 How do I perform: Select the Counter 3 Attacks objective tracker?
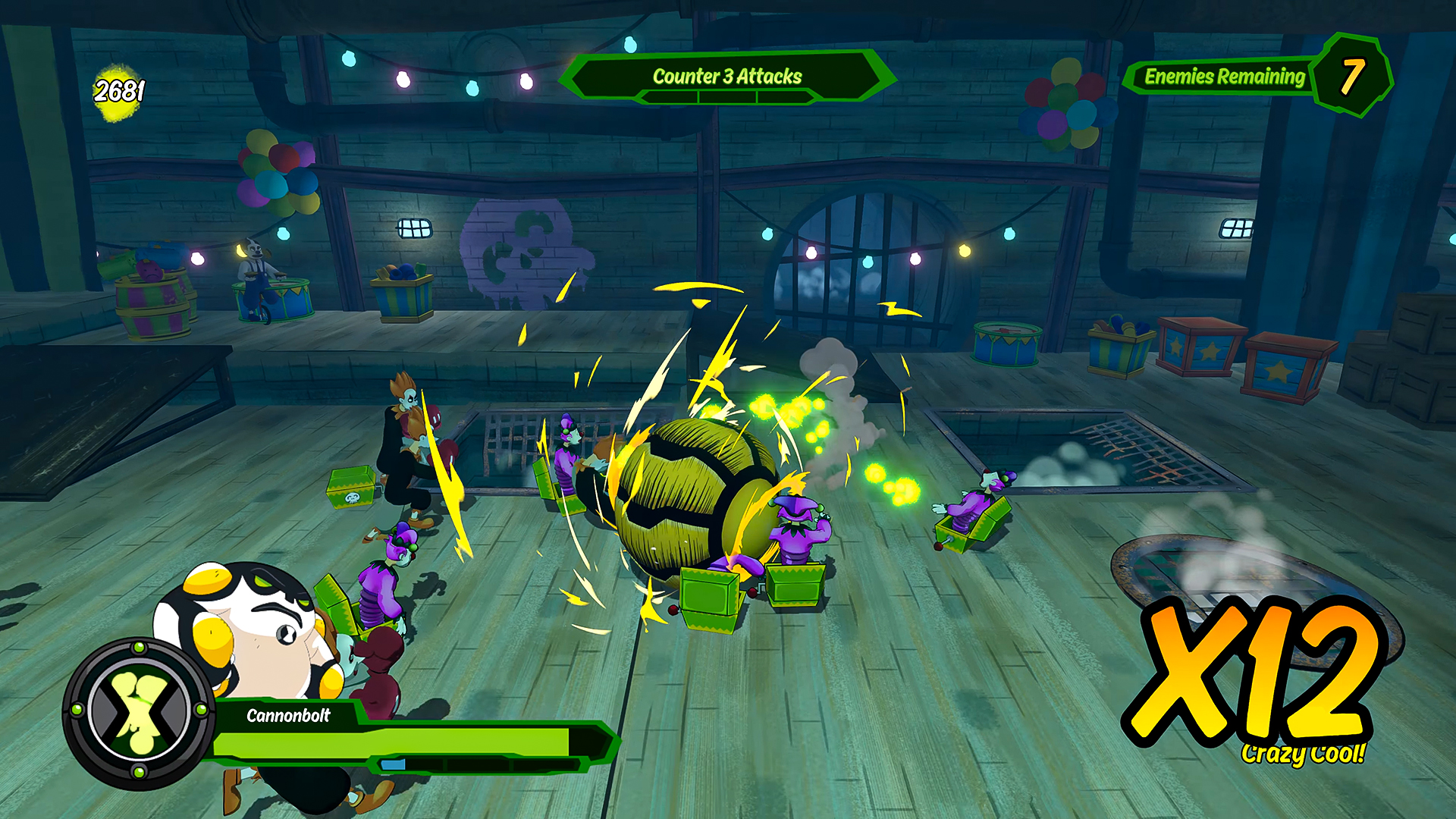click(726, 77)
